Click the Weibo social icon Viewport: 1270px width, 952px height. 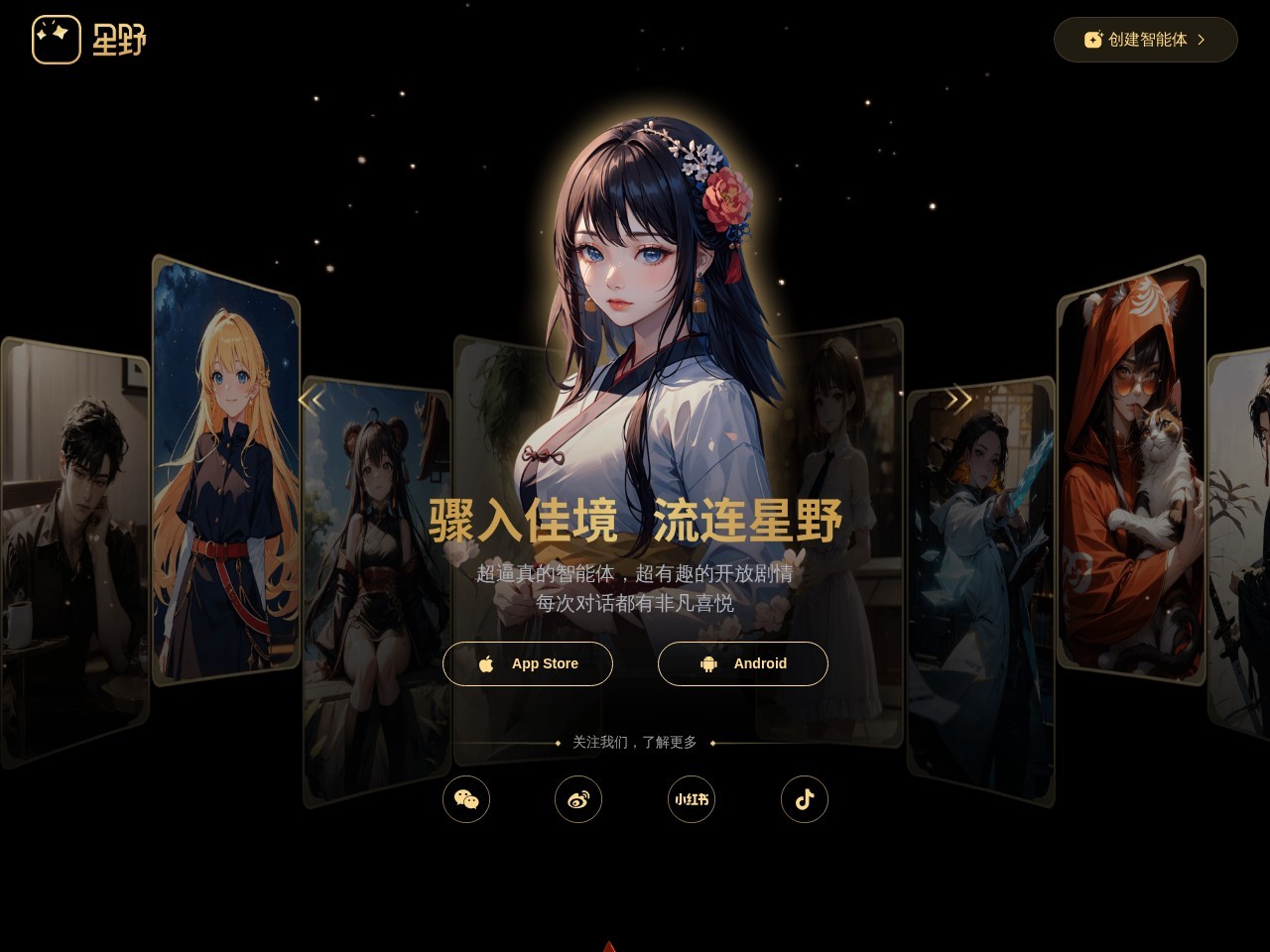point(578,799)
